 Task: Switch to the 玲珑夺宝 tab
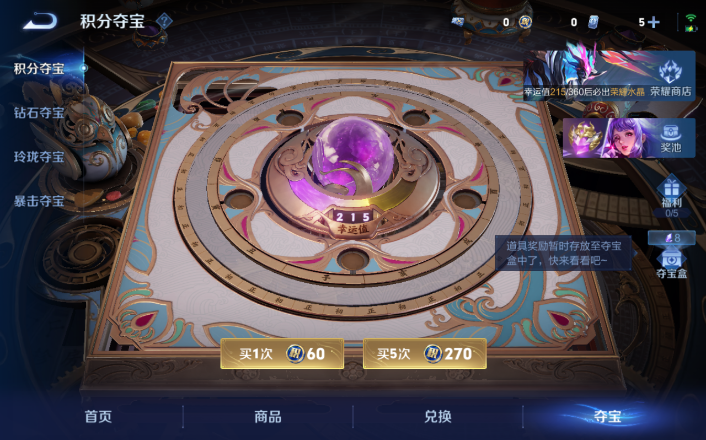pos(39,157)
